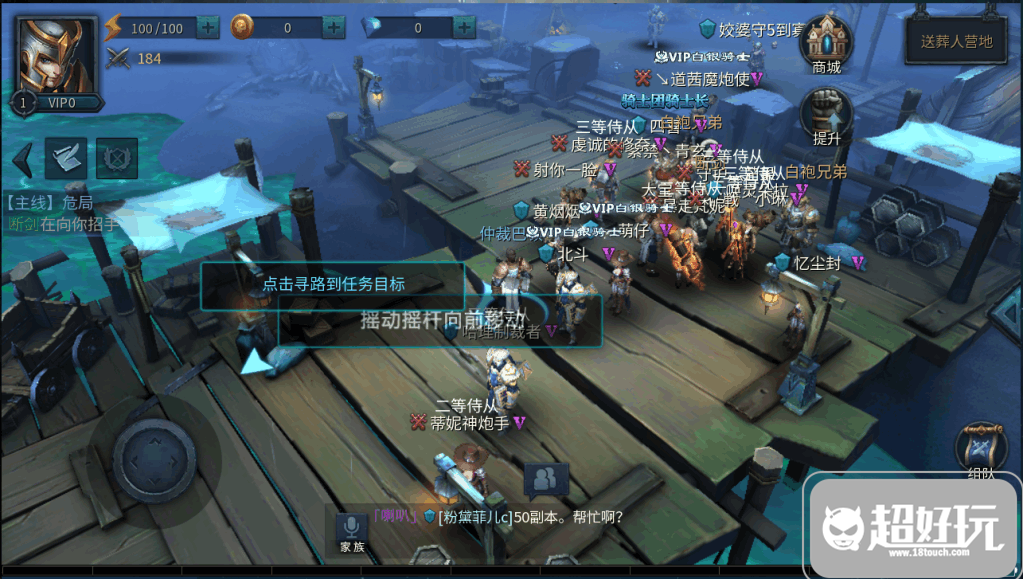Buy diamonds with the plus button

pyautogui.click(x=463, y=28)
